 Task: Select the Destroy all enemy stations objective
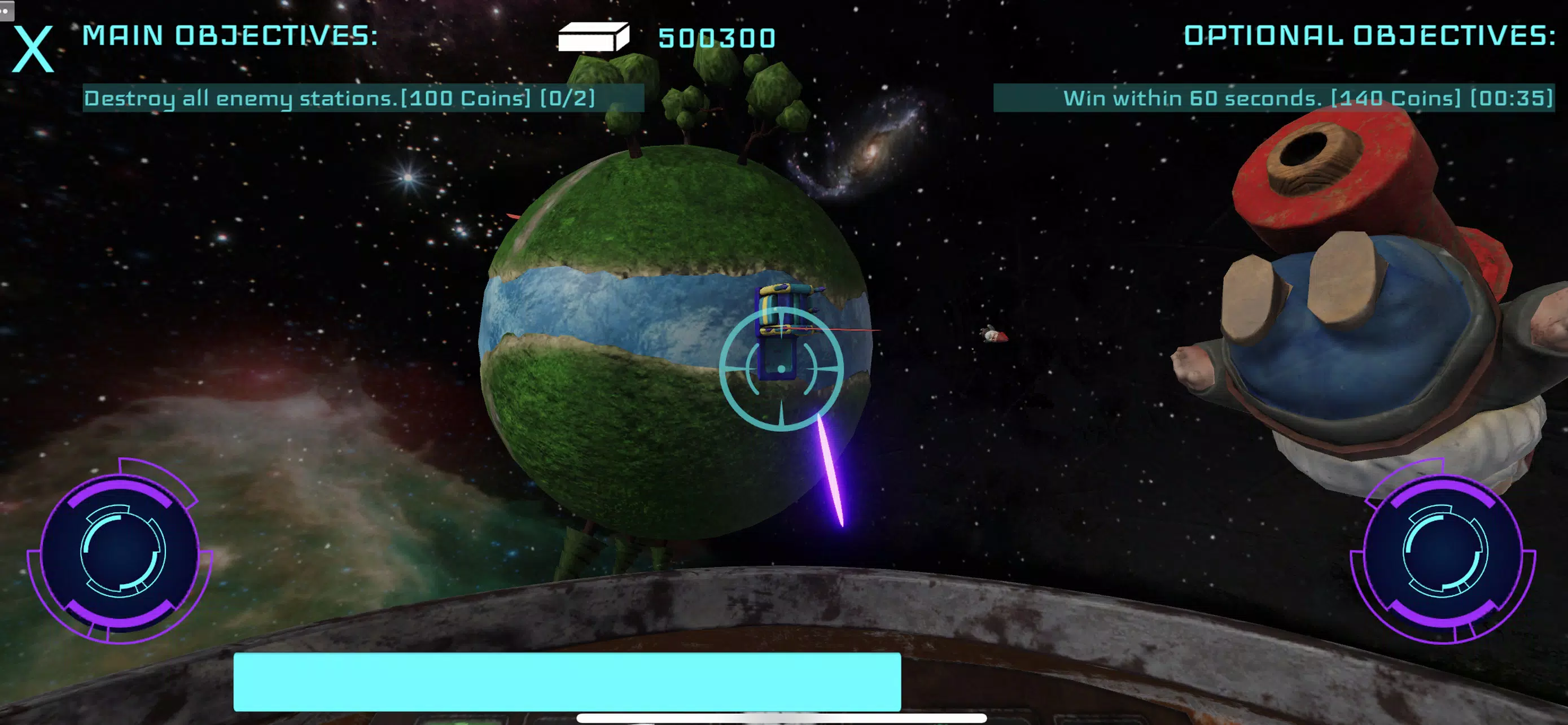click(363, 98)
